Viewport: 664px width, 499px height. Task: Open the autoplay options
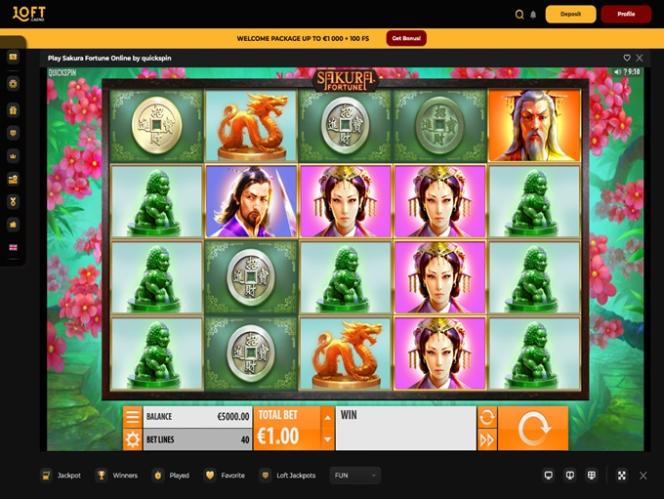point(487,417)
